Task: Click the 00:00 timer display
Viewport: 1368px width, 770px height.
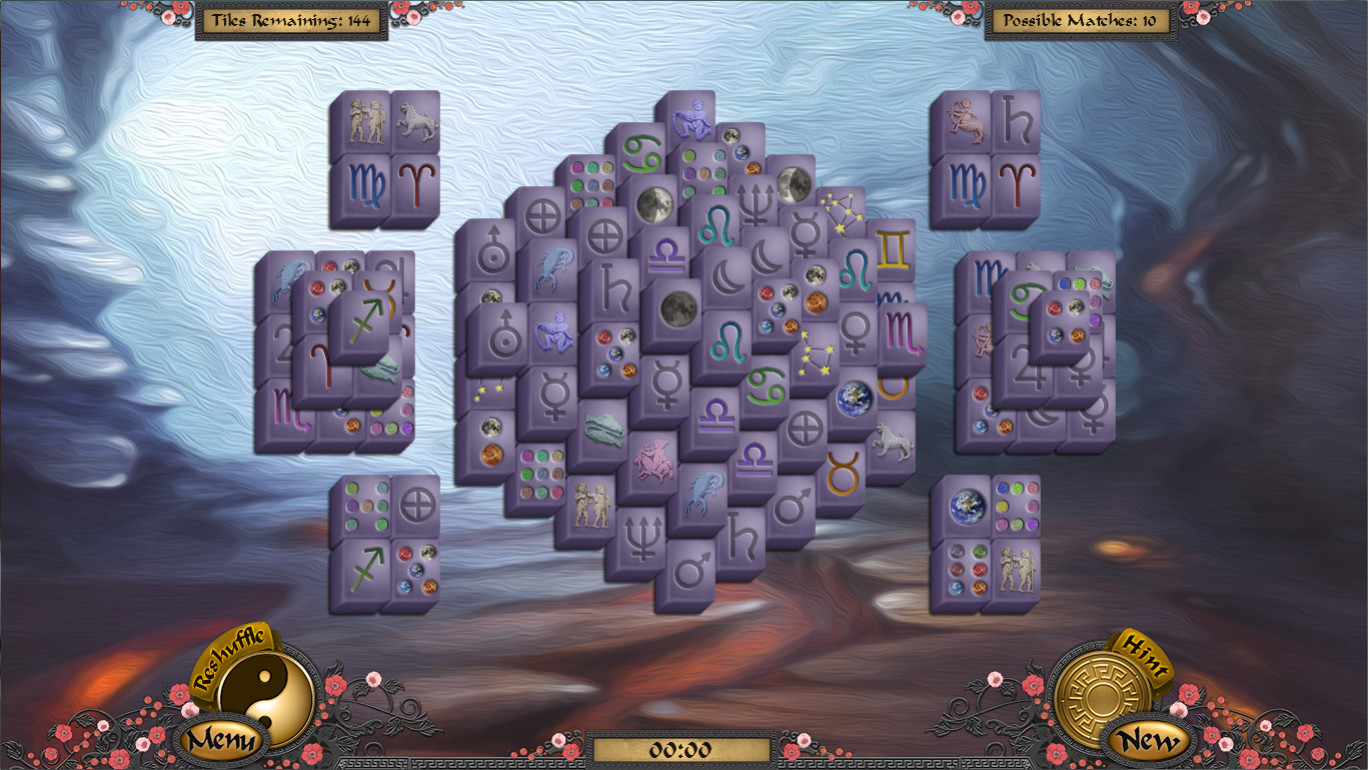Action: click(684, 744)
